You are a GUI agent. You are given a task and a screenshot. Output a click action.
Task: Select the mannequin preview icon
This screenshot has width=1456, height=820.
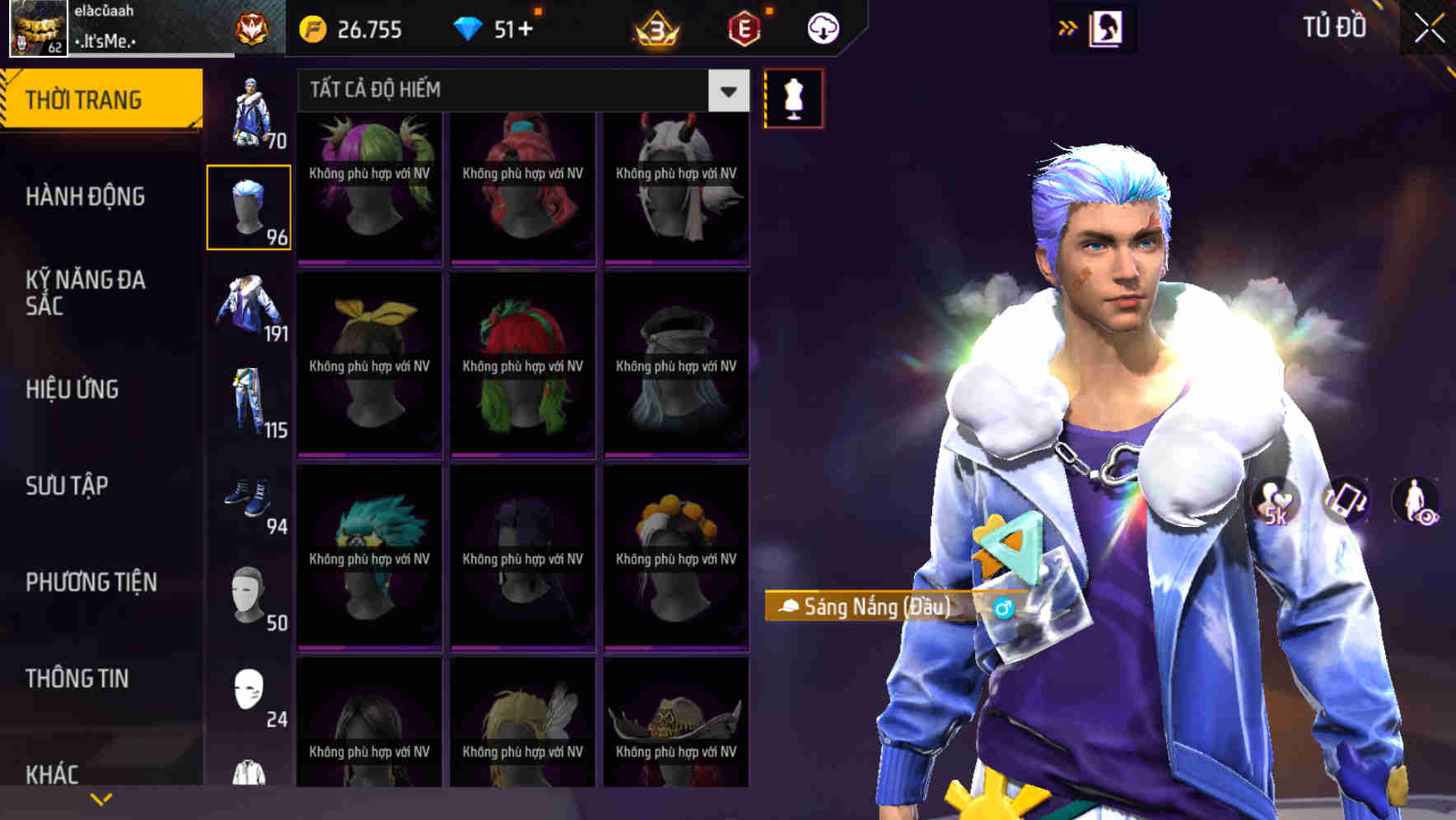(793, 97)
